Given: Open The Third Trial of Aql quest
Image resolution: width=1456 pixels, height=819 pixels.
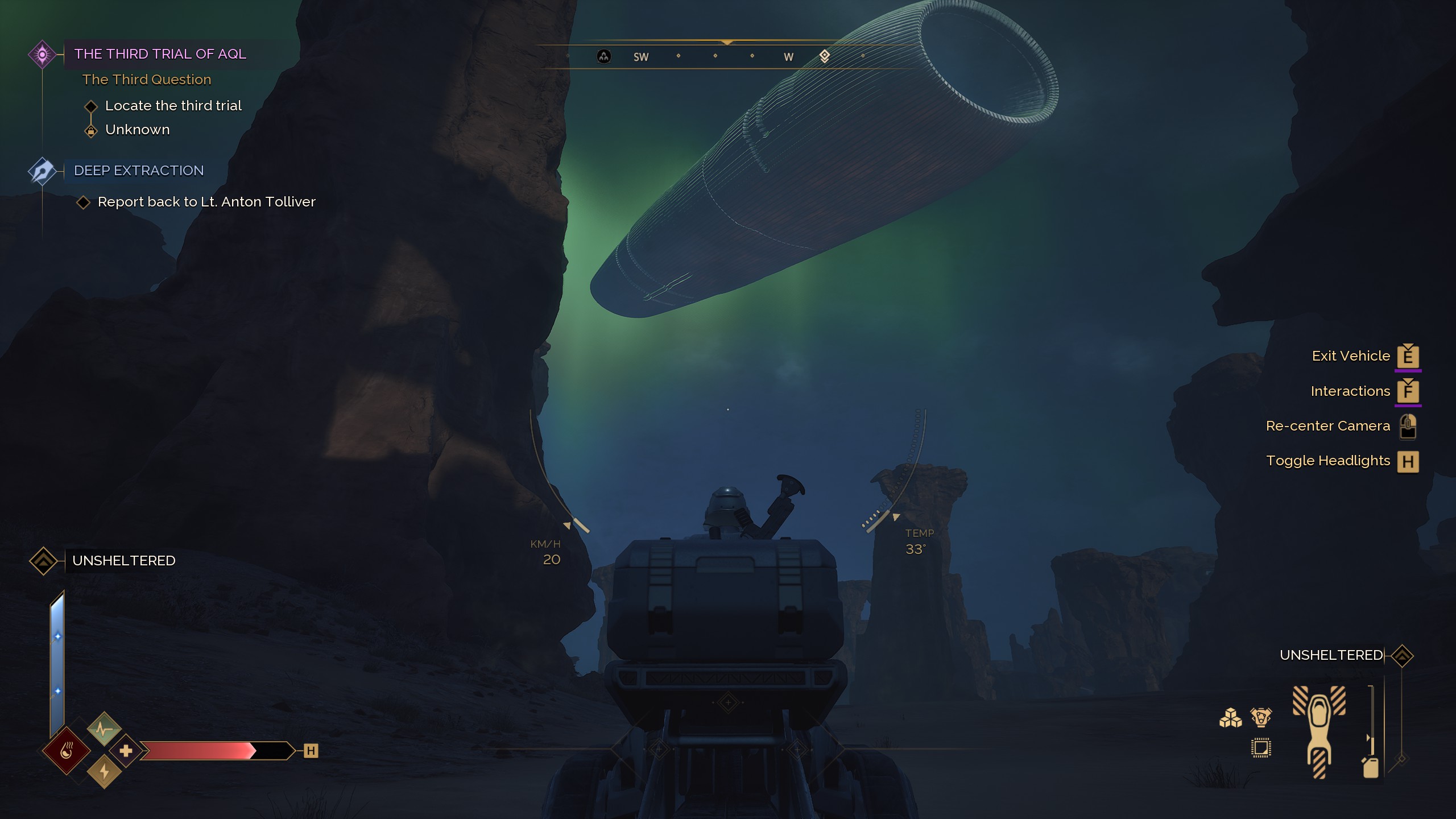Looking at the screenshot, I should point(160,54).
